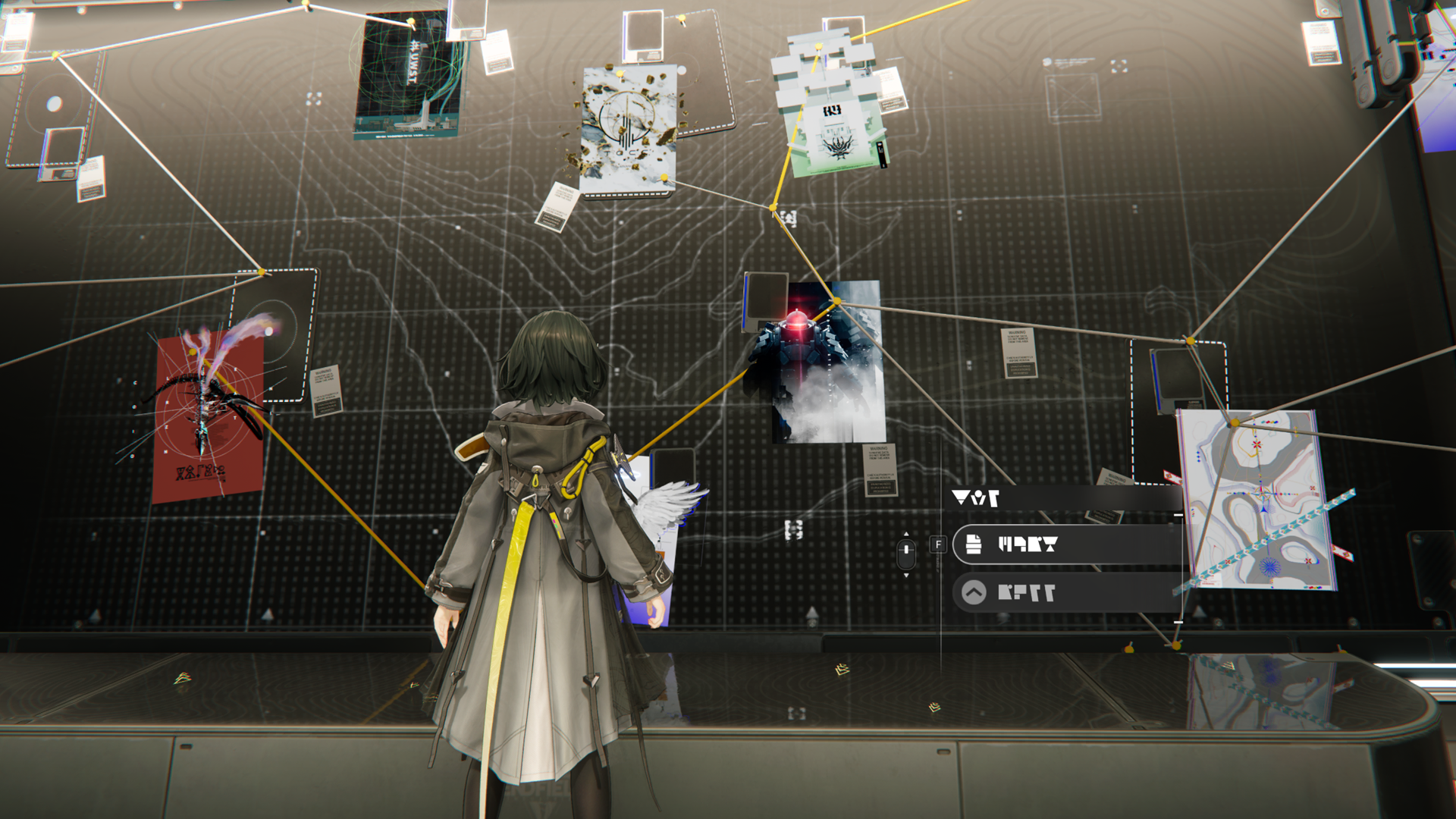Screen dimensions: 1456x819
Task: Choose the option with the up-chevron icon
Action: [1065, 592]
